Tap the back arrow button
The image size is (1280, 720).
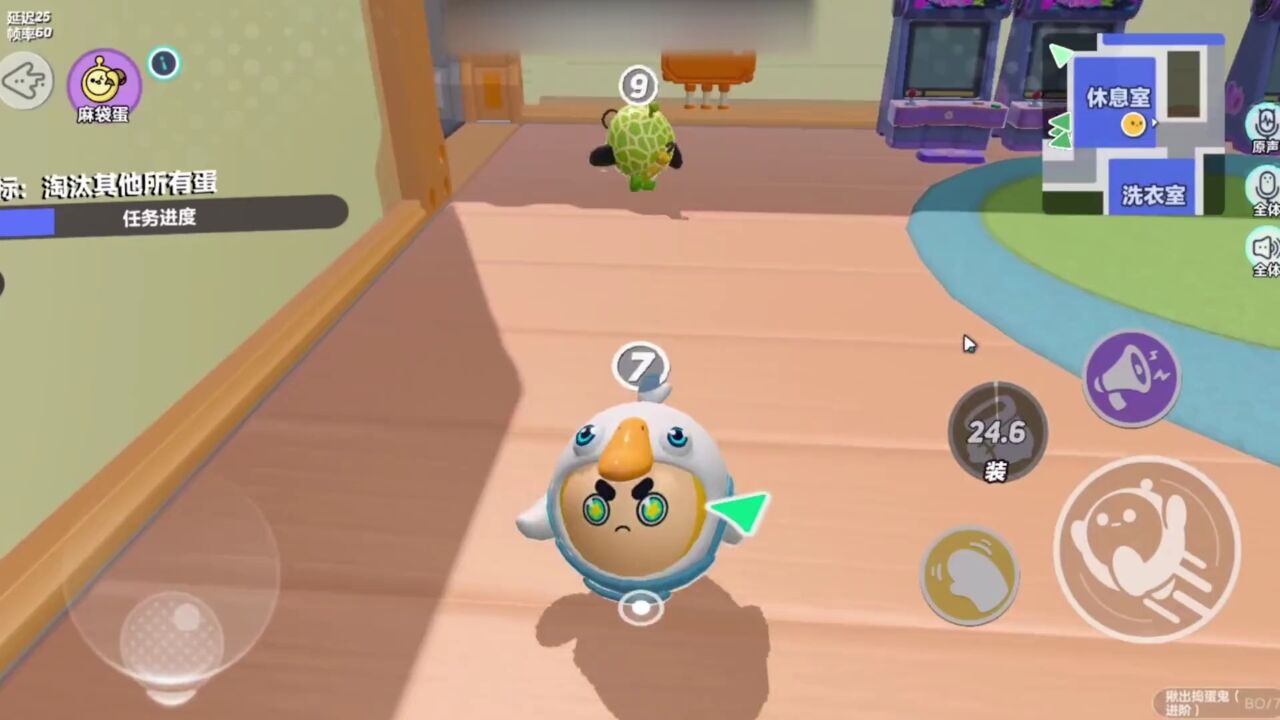coord(25,81)
